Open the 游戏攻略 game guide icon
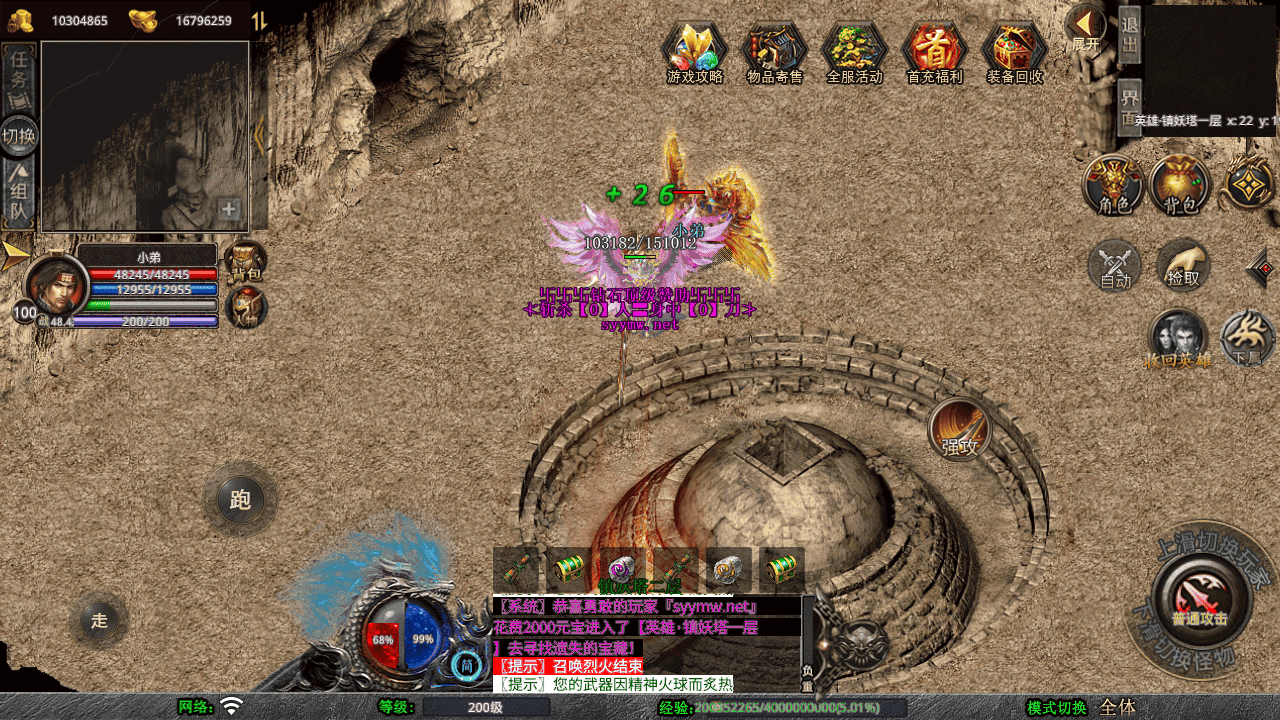 (694, 50)
